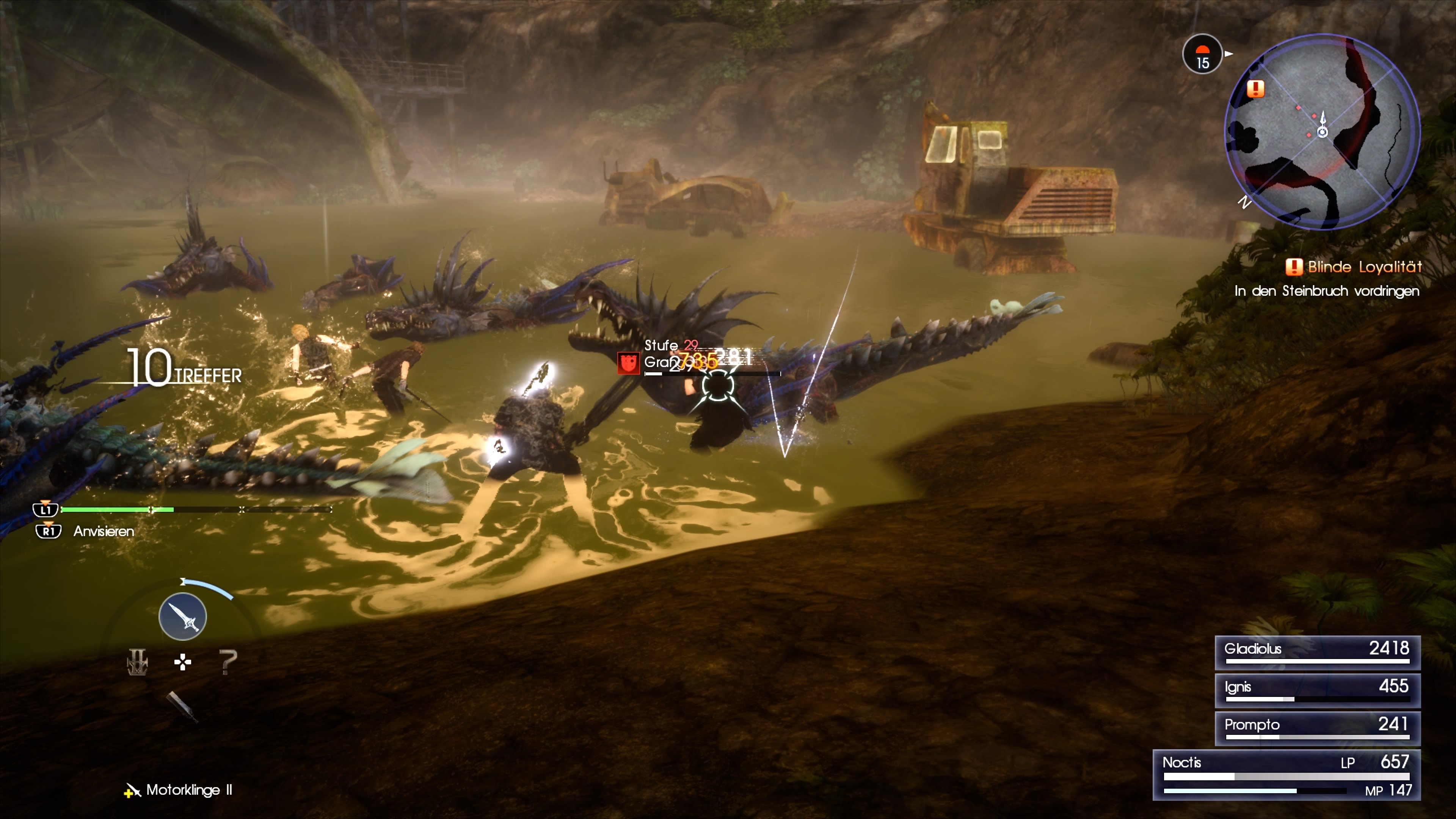Select the Blinde Loyalität quest tracker
This screenshot has width=1456, height=819.
click(x=1354, y=267)
